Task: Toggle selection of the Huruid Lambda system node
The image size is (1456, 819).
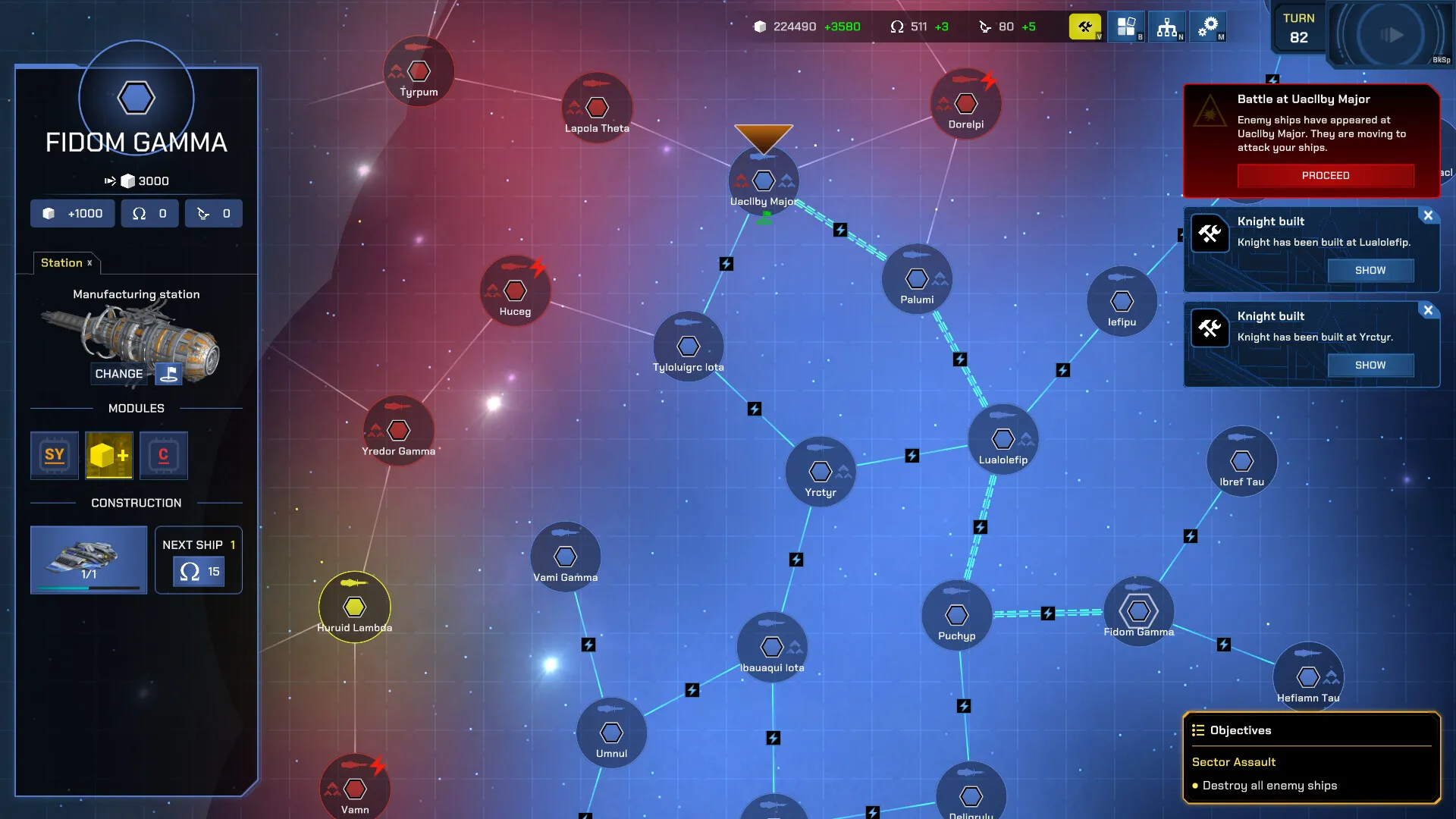Action: [x=355, y=607]
